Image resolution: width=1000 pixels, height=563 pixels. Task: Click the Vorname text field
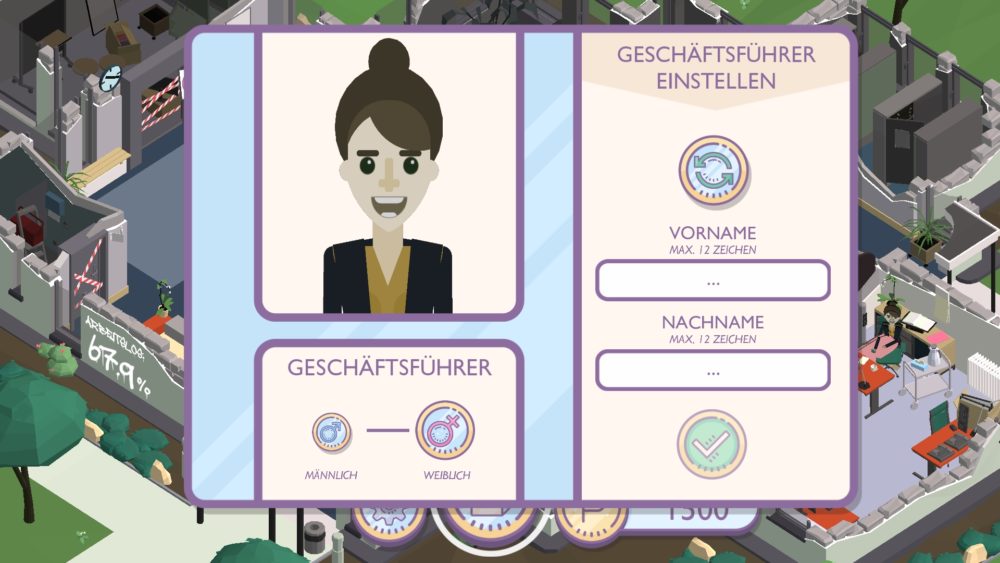[x=713, y=281]
